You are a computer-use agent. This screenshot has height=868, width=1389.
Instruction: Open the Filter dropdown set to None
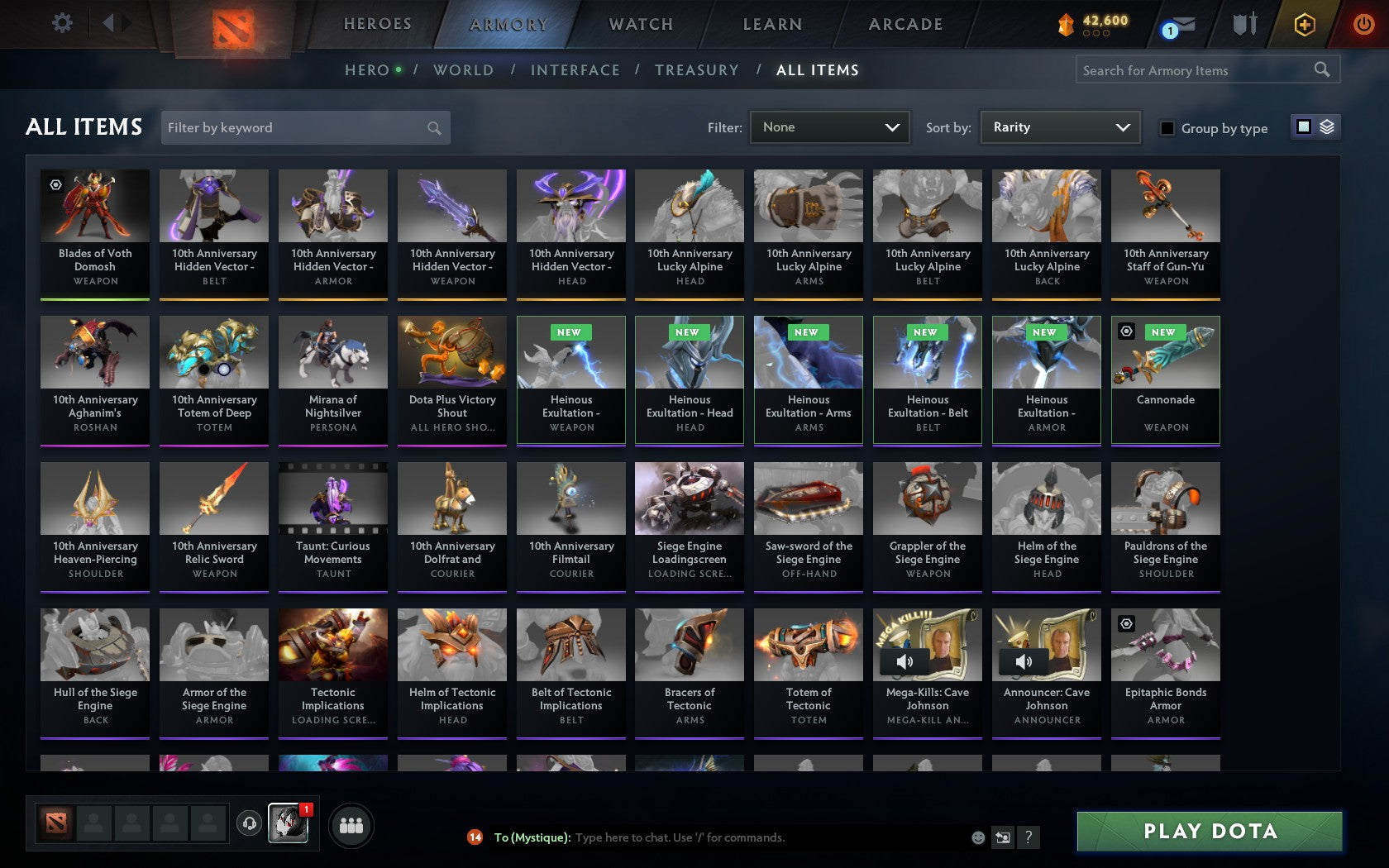point(829,127)
